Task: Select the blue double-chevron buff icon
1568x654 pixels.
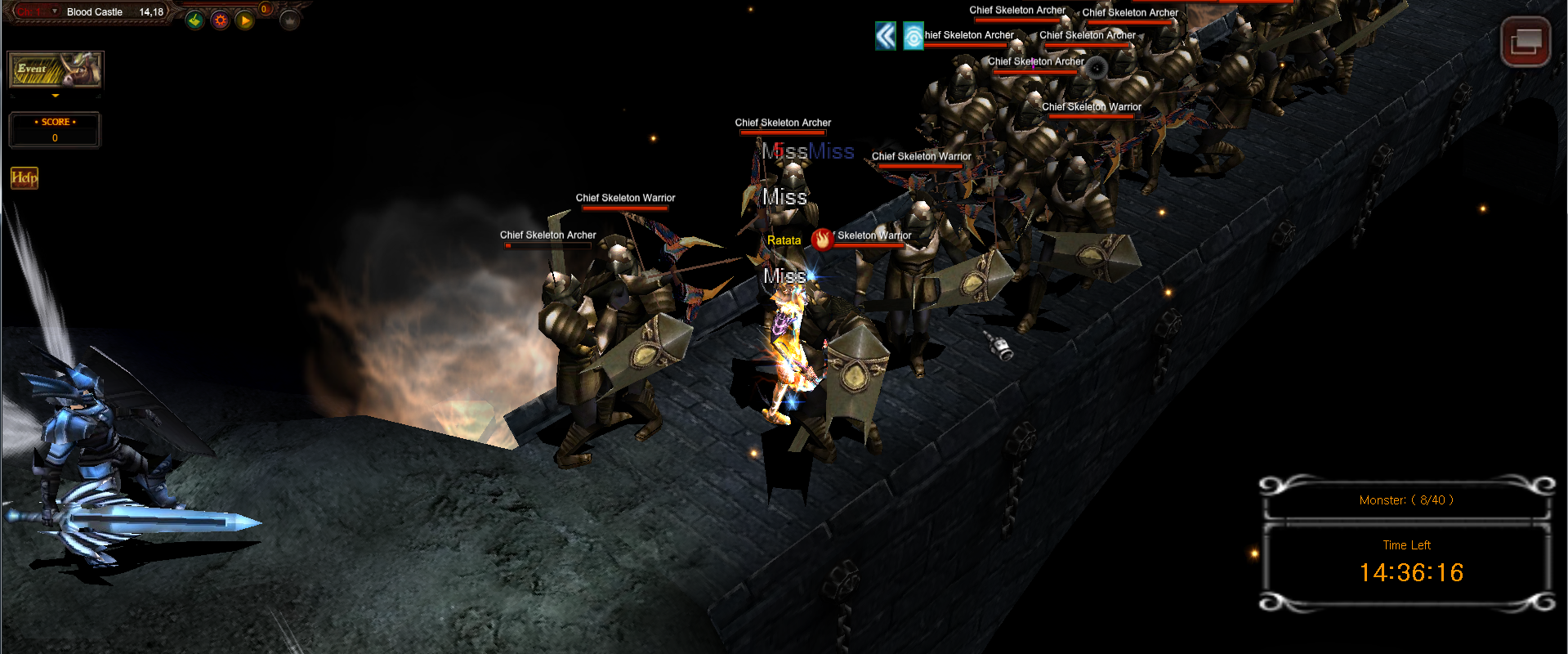Action: tap(886, 36)
